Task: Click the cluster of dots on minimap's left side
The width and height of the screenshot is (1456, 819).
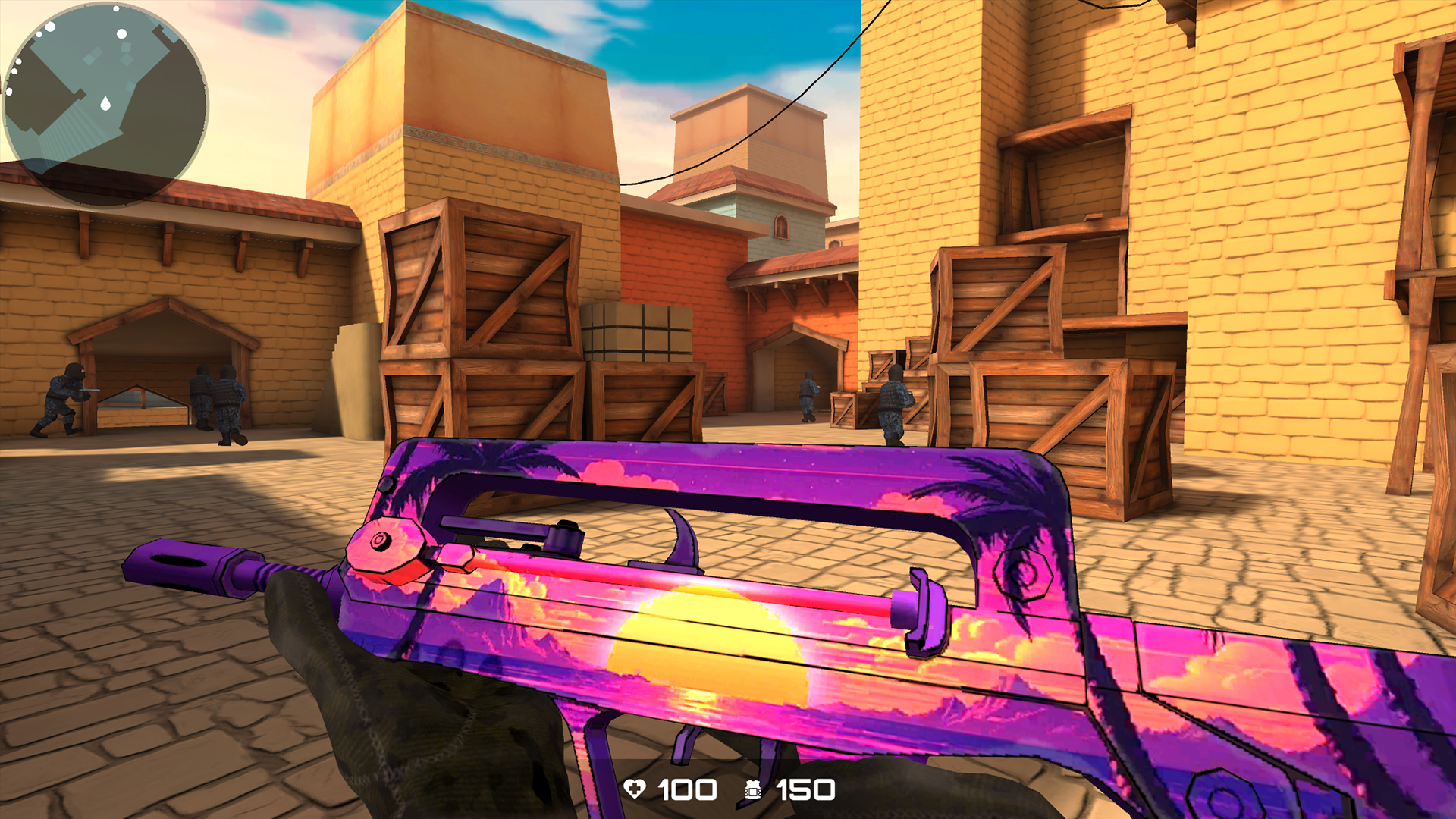Action: [x=15, y=70]
